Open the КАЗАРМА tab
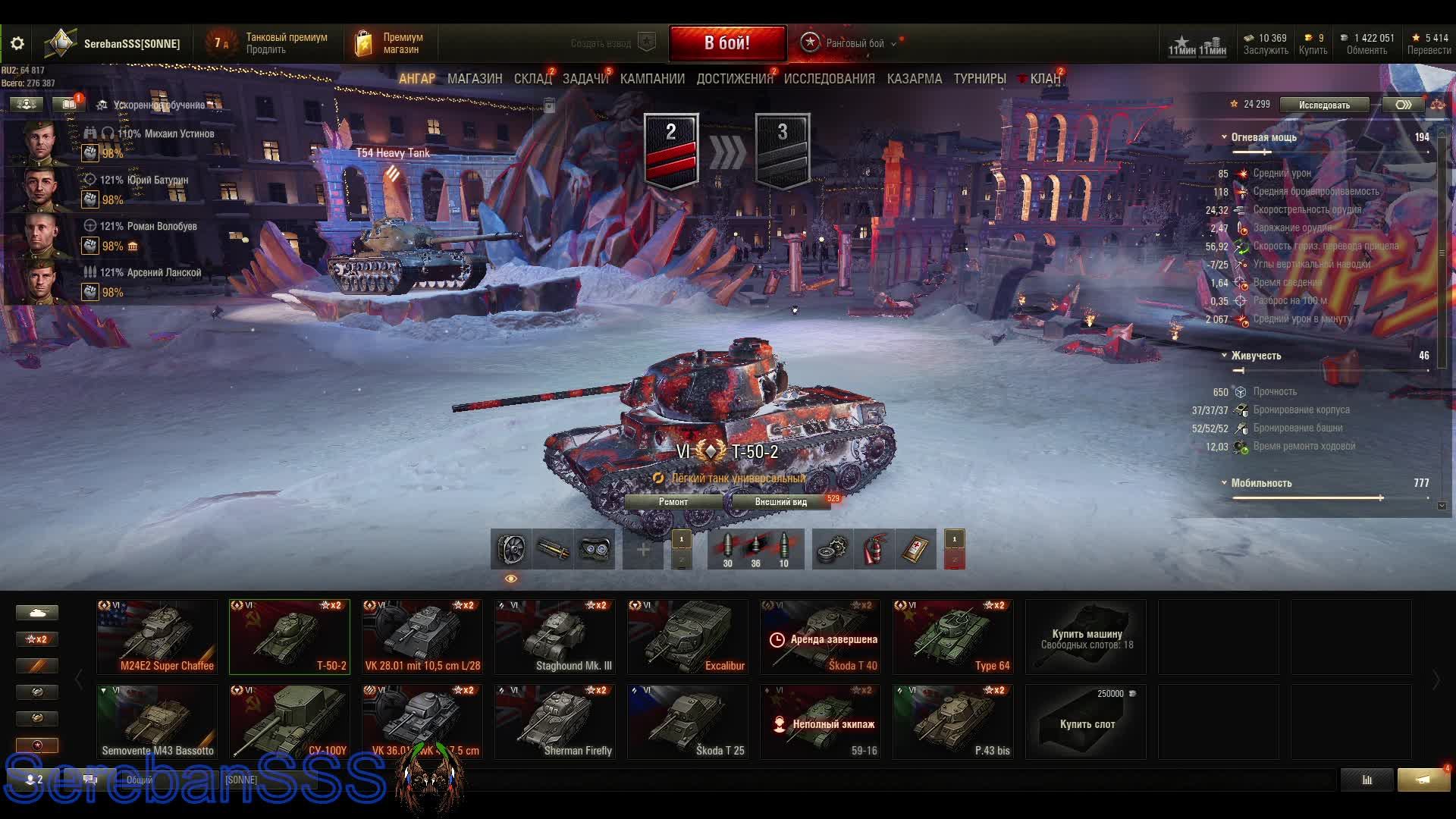1456x819 pixels. (x=915, y=79)
